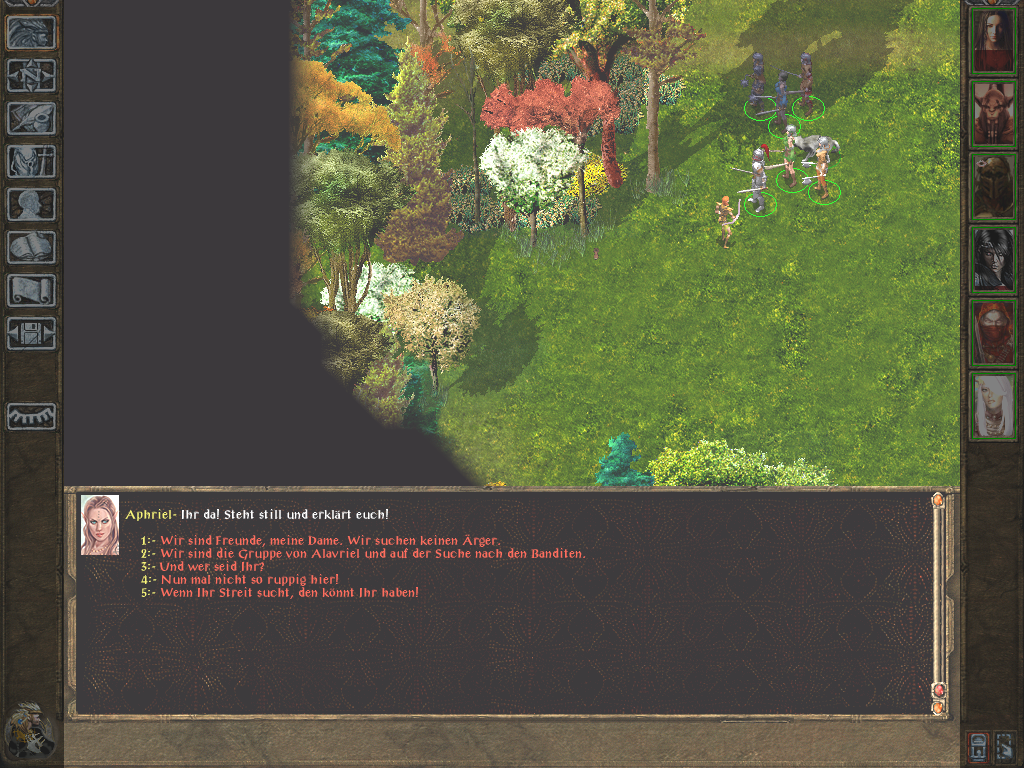Click the dialogue window's top scroll gem
The height and width of the screenshot is (768, 1024).
(937, 500)
